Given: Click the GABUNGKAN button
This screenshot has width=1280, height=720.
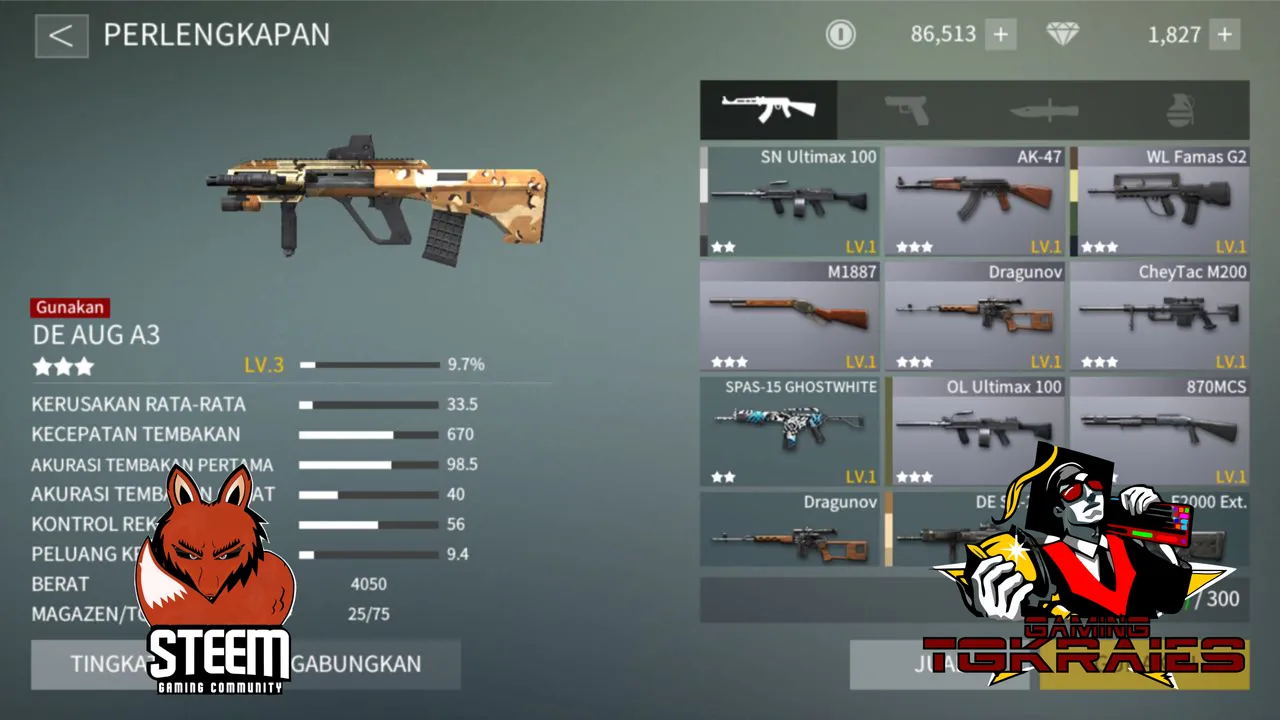Looking at the screenshot, I should (375, 664).
